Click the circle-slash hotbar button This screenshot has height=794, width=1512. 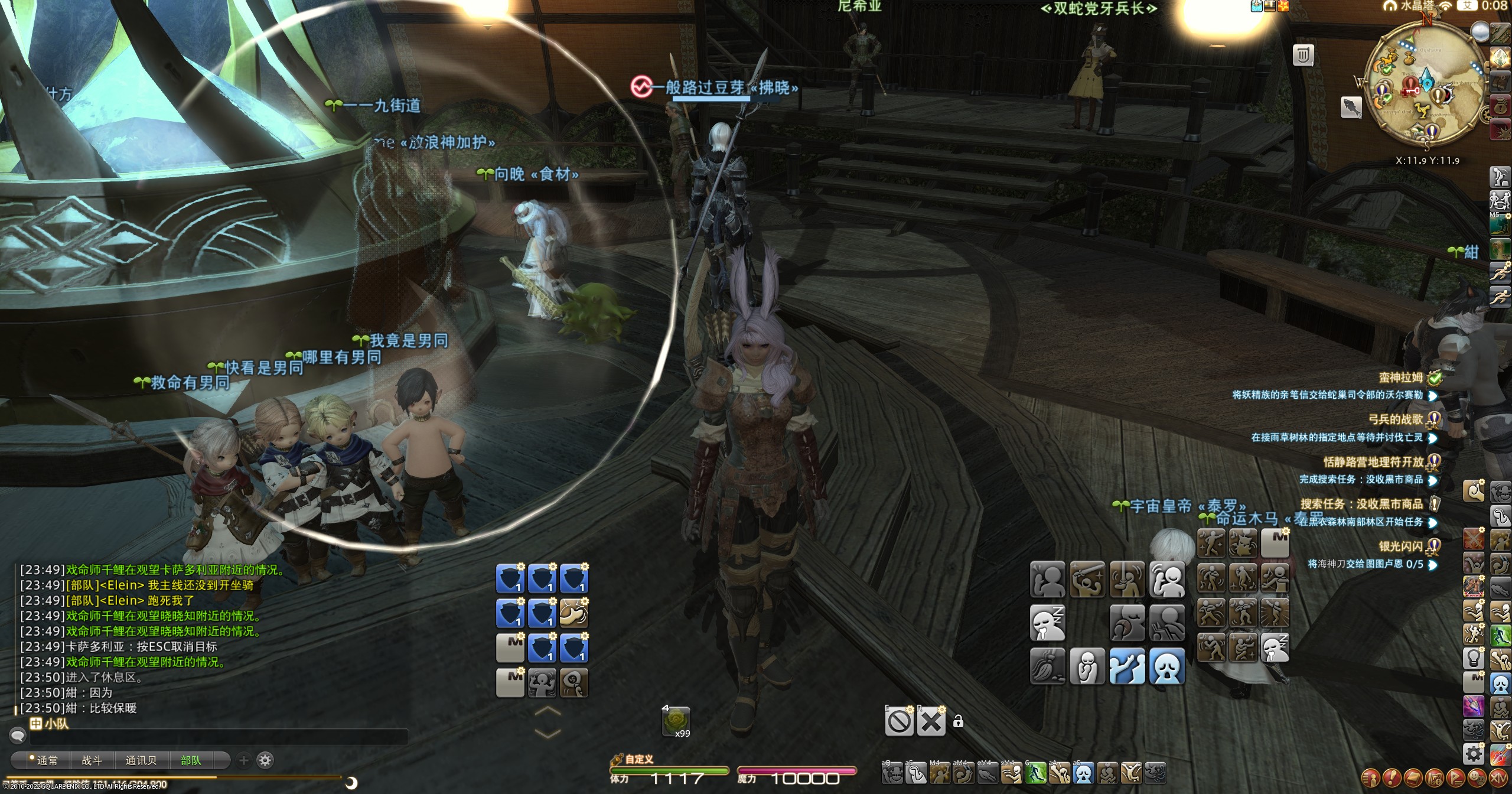click(x=899, y=721)
